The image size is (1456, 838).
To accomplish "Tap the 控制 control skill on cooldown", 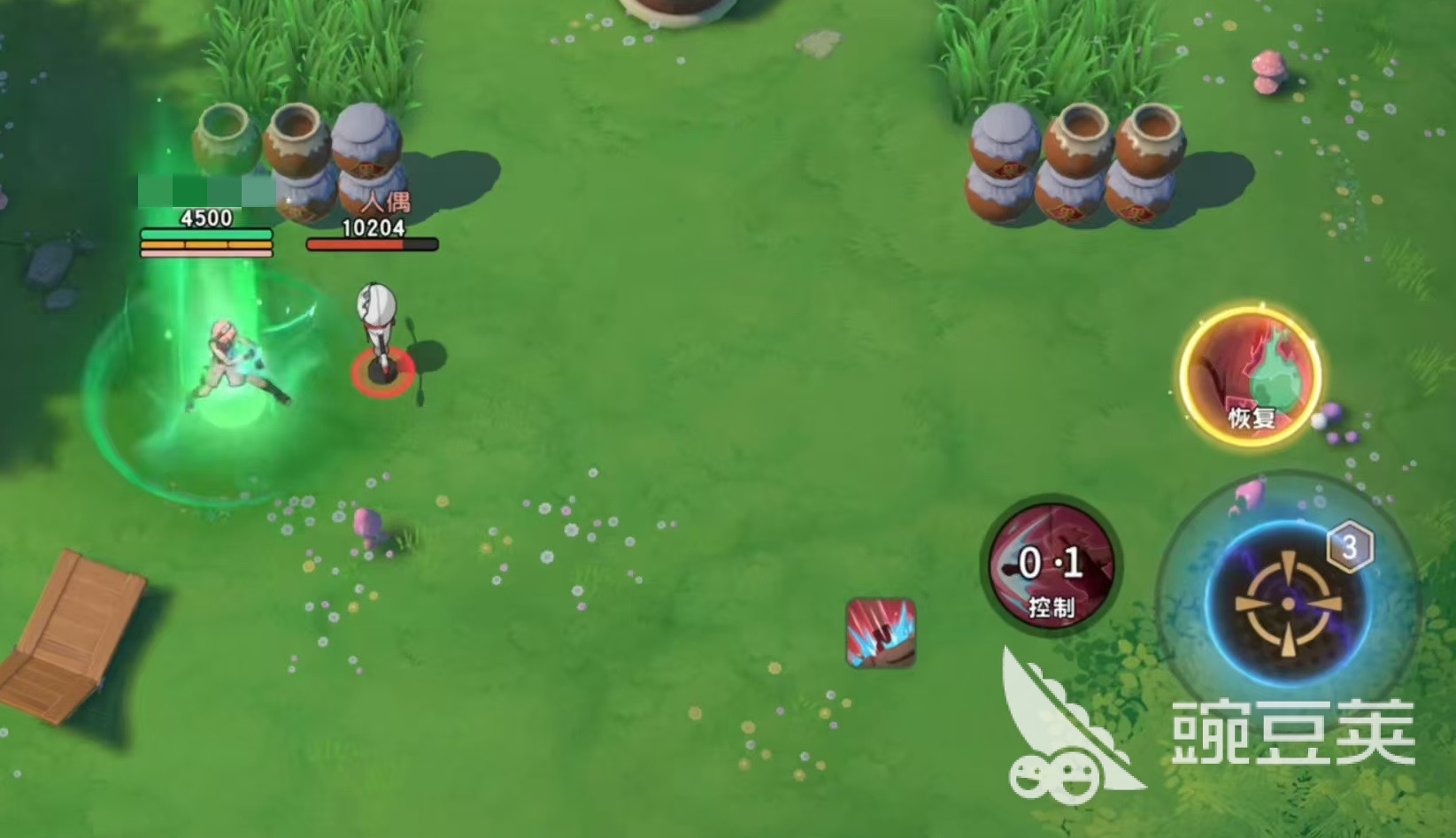I will click(1051, 565).
